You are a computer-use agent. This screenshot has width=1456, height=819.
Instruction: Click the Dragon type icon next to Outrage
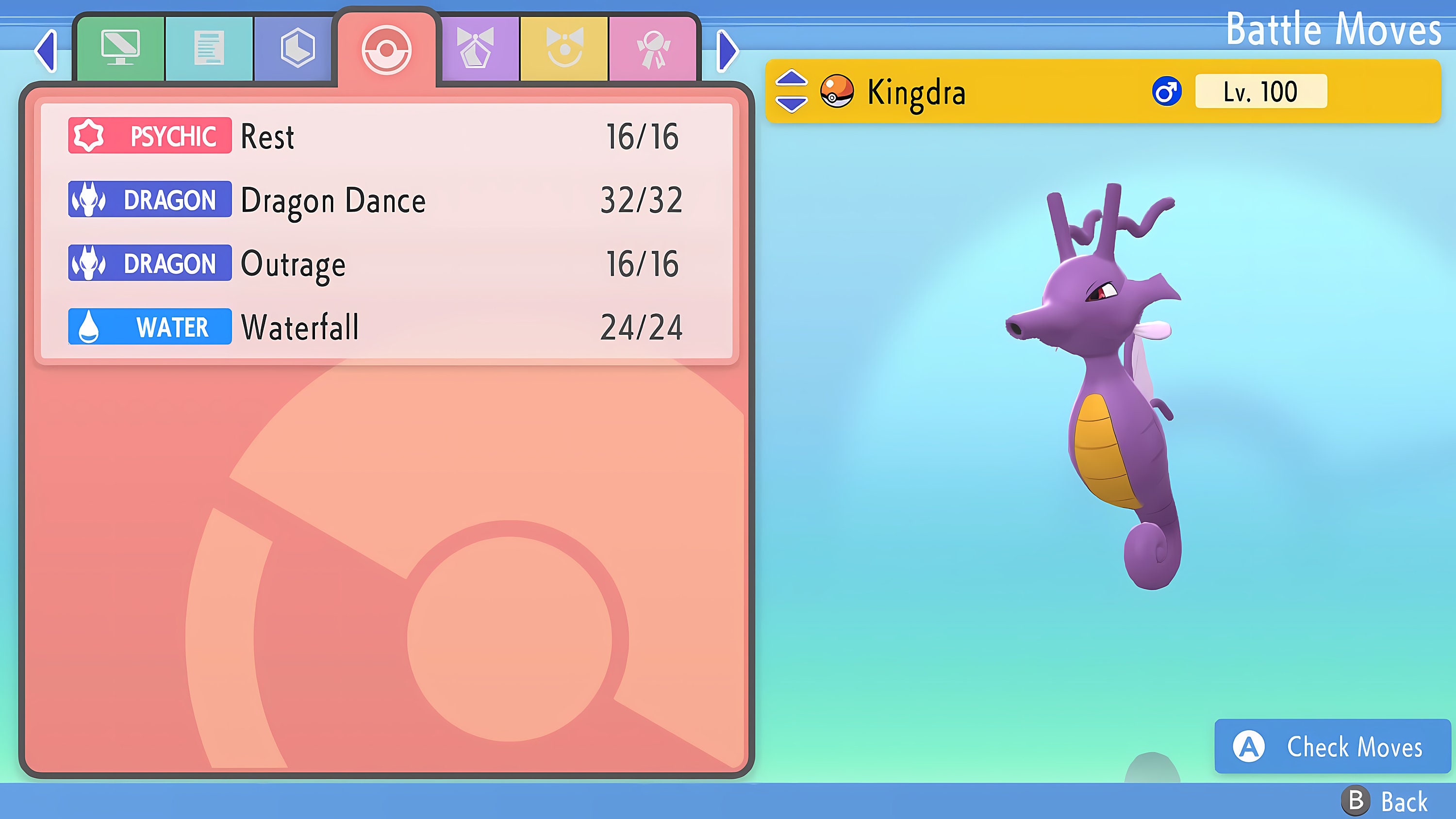90,263
